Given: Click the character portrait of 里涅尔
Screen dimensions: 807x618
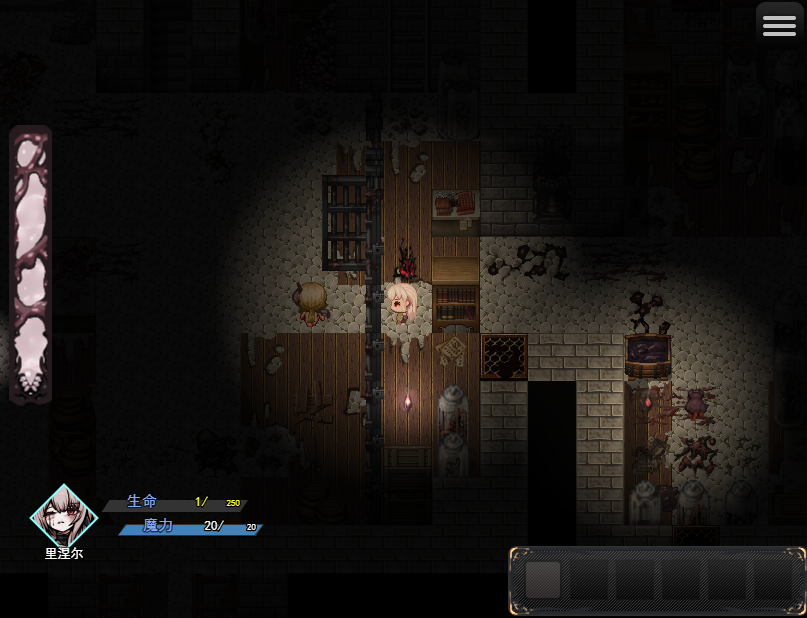Looking at the screenshot, I should 63,515.
